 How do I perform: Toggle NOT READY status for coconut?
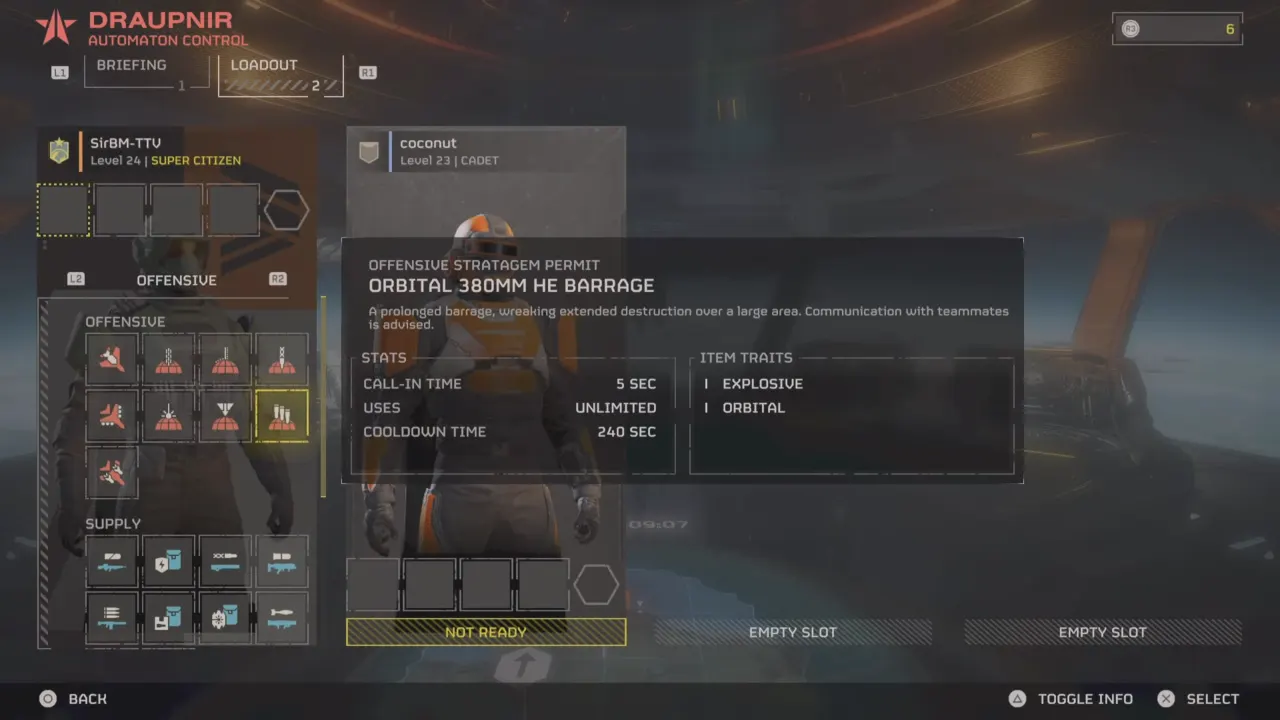tap(486, 632)
